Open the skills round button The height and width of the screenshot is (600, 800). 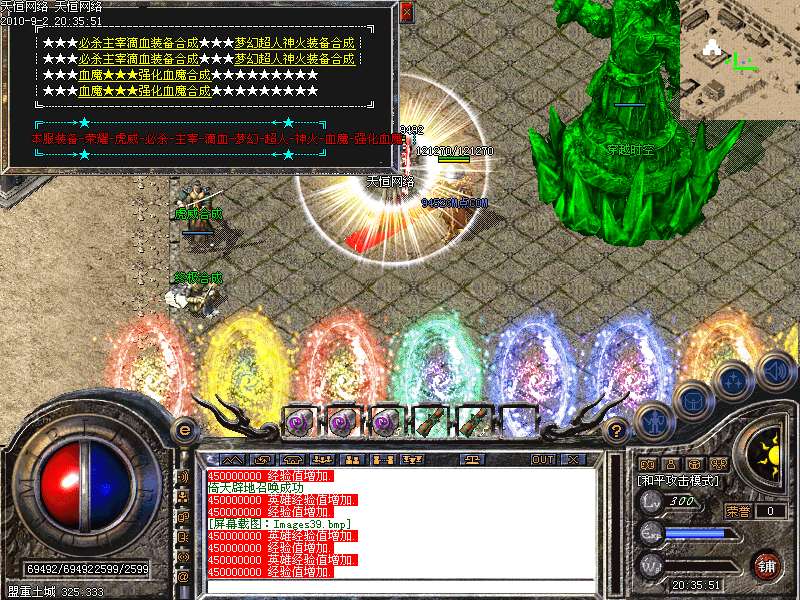click(x=734, y=380)
